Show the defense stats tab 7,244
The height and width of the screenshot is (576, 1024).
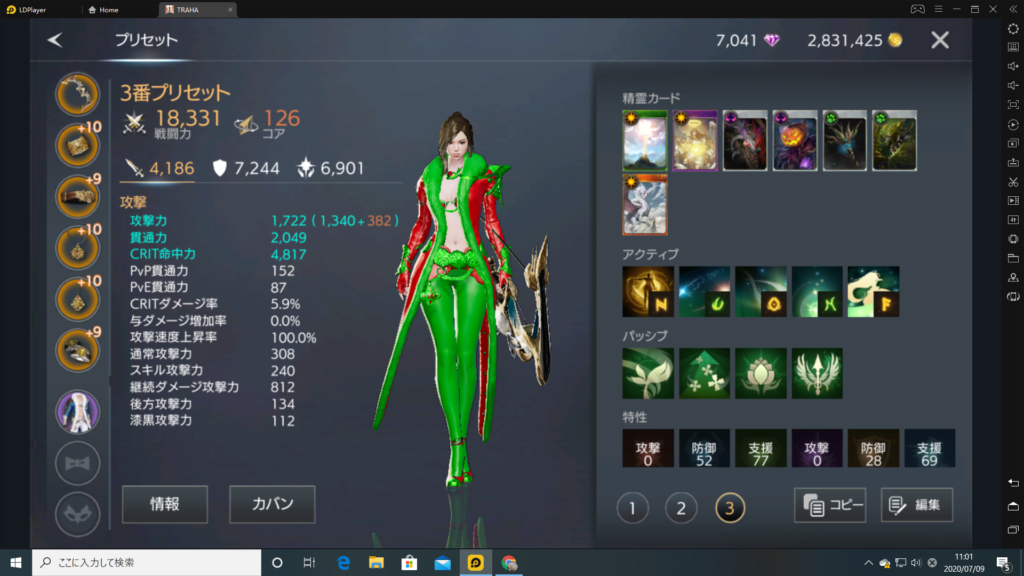[246, 168]
